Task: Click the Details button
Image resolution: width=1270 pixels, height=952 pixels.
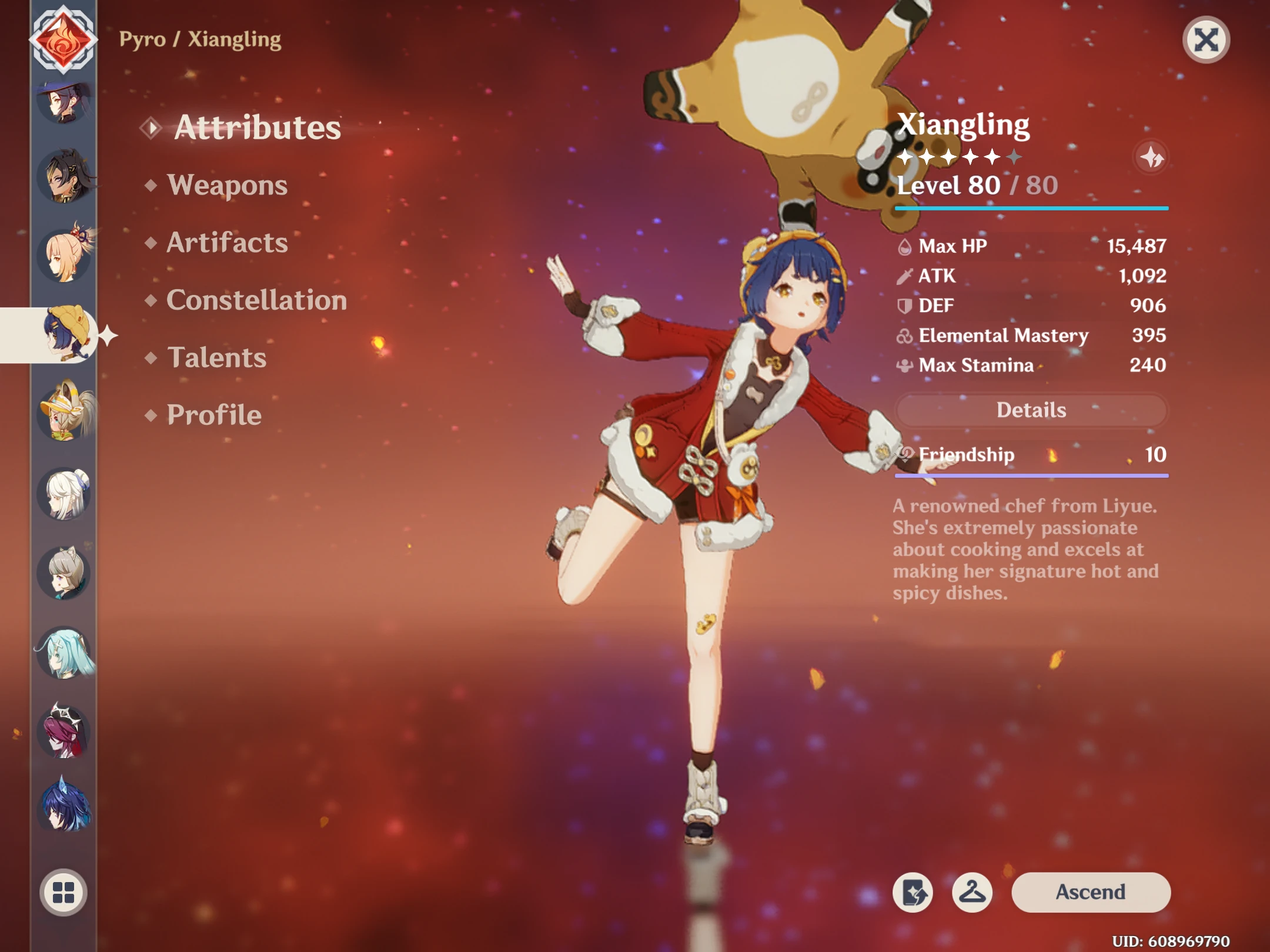Action: pos(1031,410)
